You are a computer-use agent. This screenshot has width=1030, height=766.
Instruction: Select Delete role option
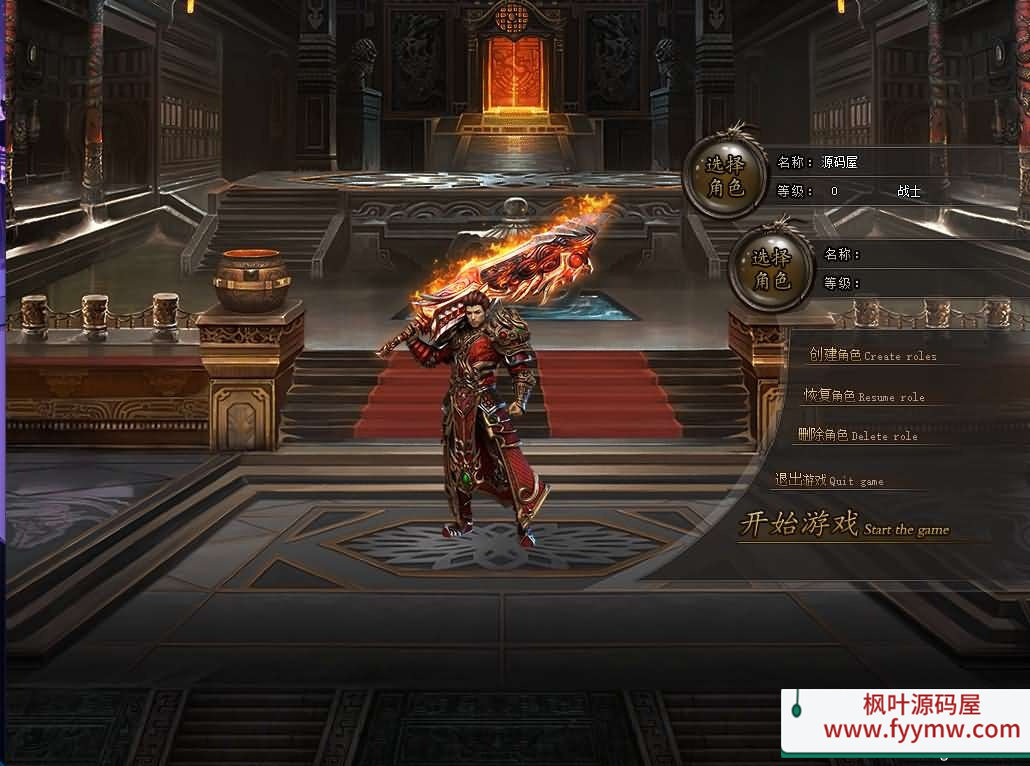(x=857, y=435)
